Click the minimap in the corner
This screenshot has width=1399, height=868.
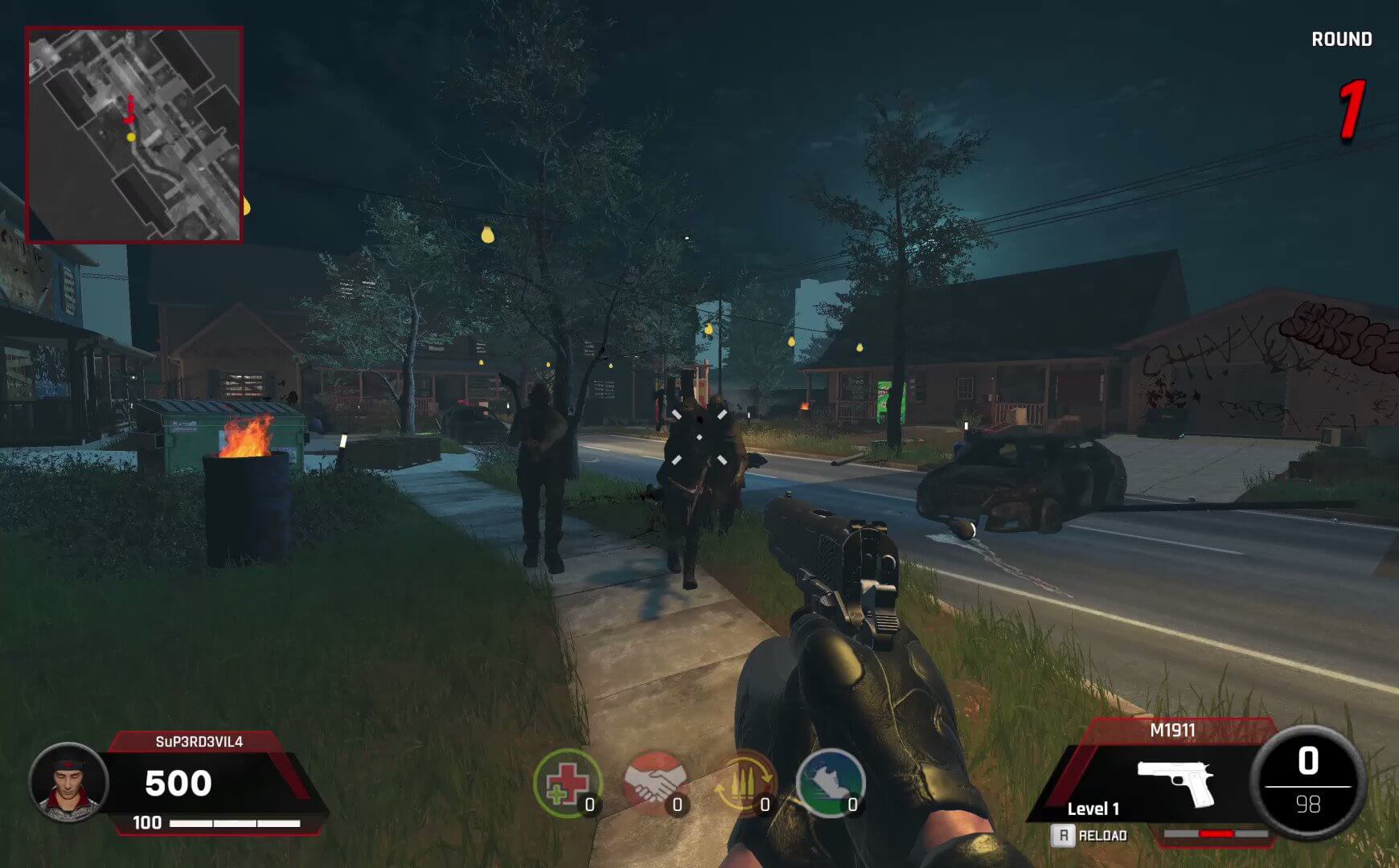134,134
